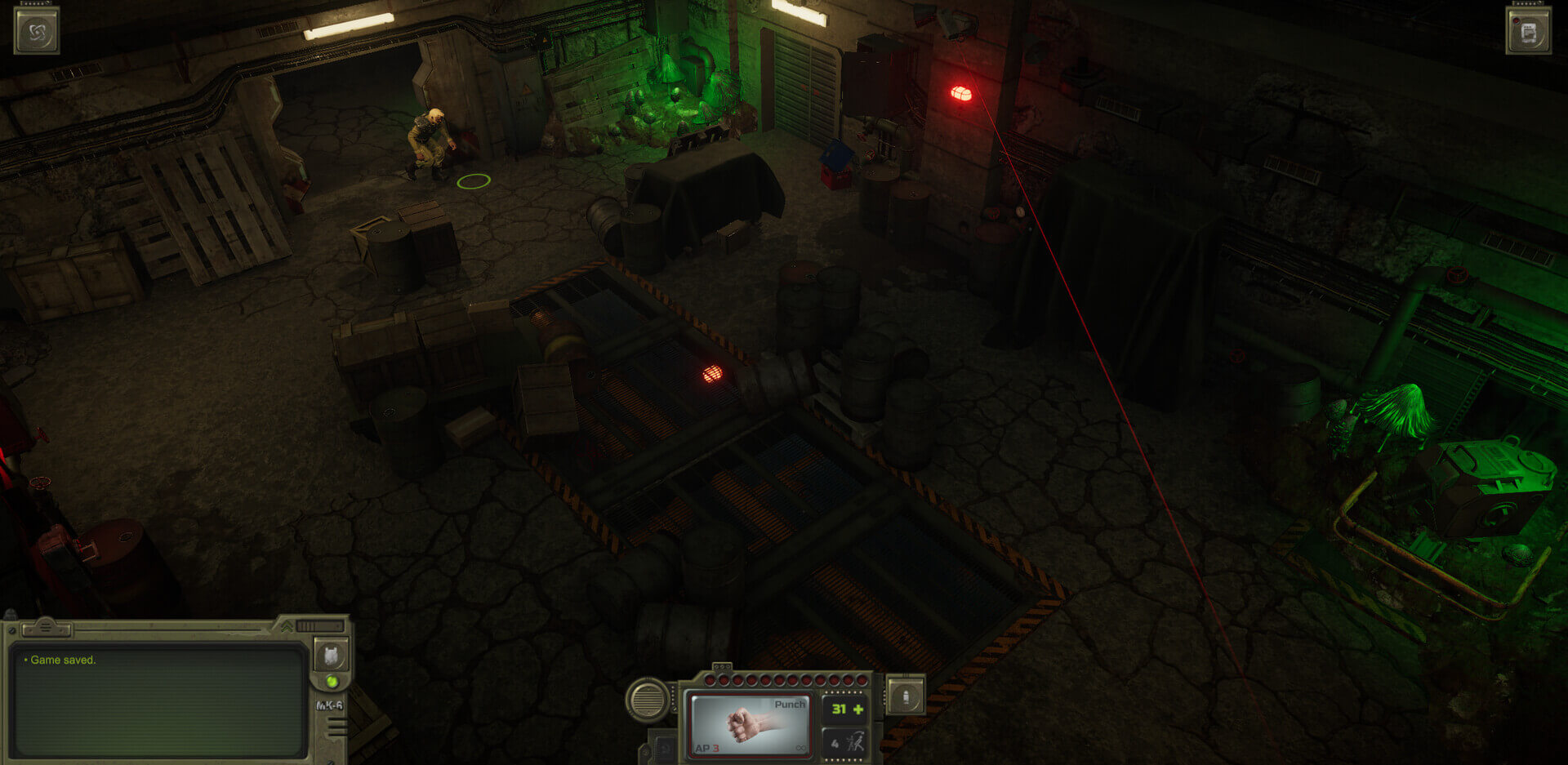Click the fighting stance icon with number 4

coord(845,742)
